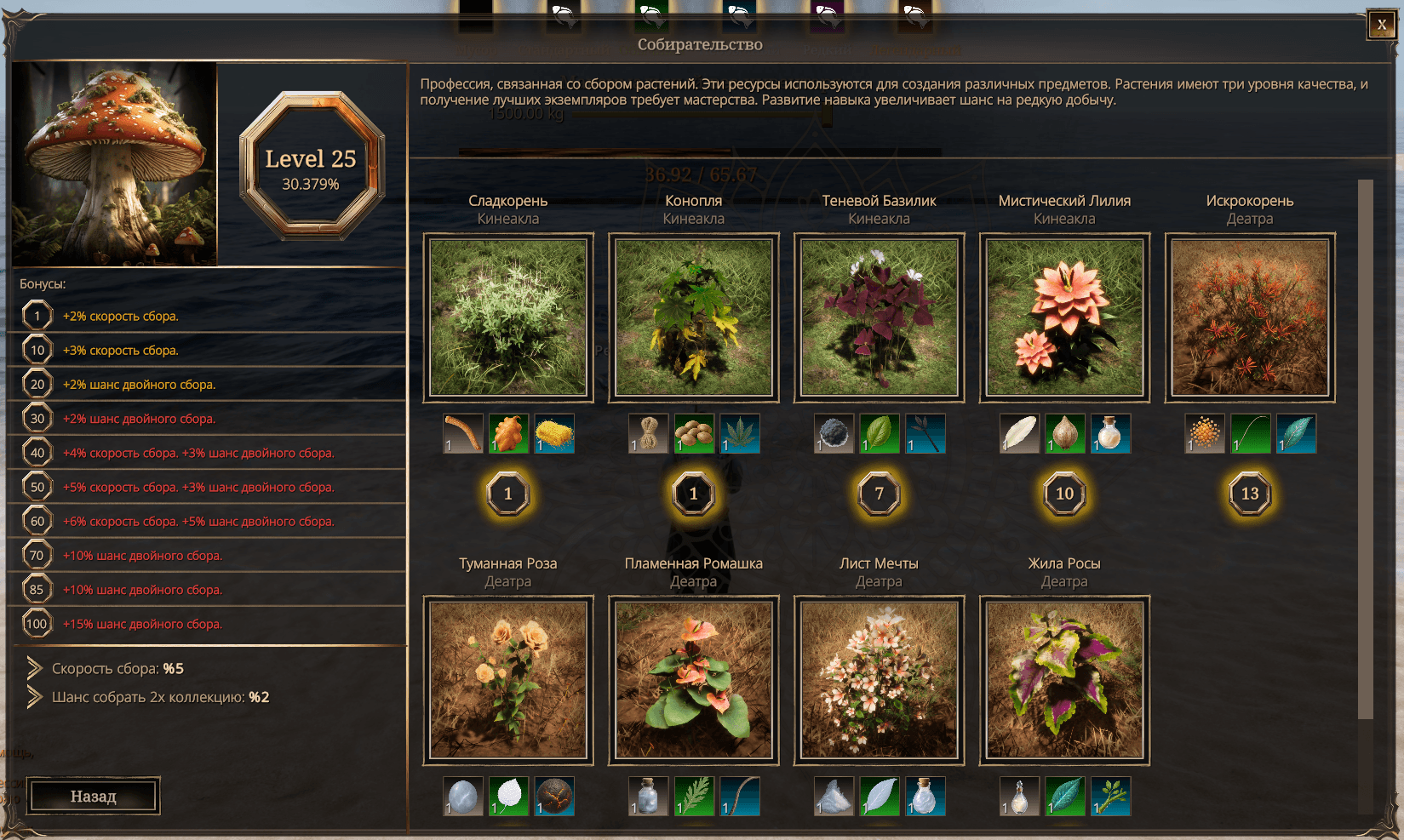Open the Лист Мечты plant thumbnail
1404x840 pixels.
879,680
